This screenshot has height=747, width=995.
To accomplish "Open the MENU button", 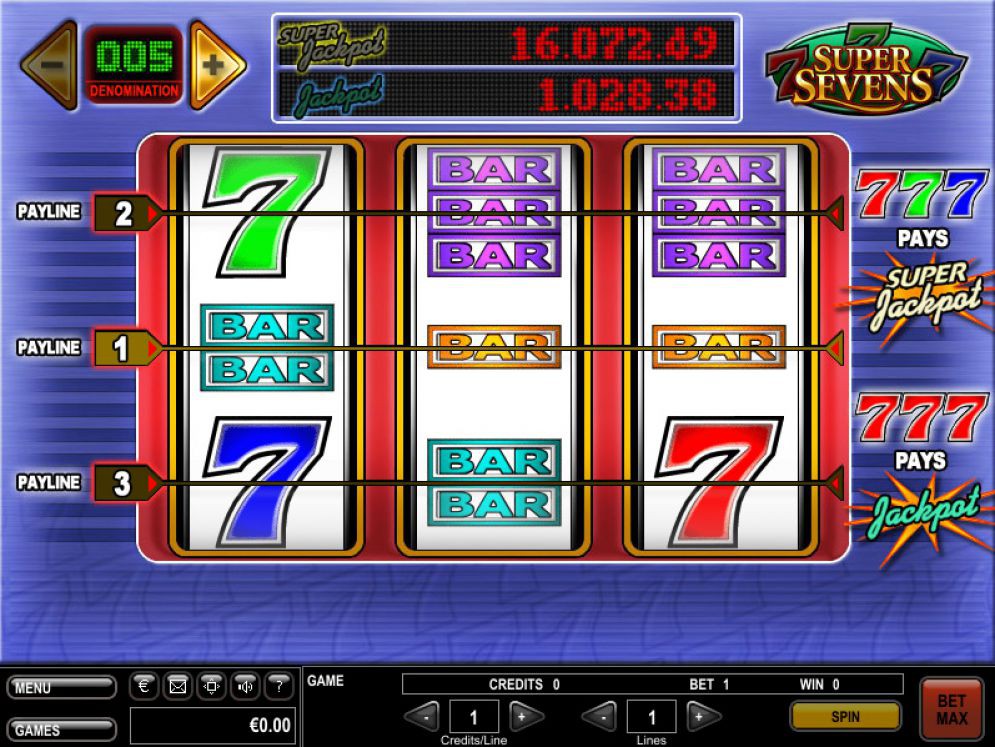I will pyautogui.click(x=61, y=688).
